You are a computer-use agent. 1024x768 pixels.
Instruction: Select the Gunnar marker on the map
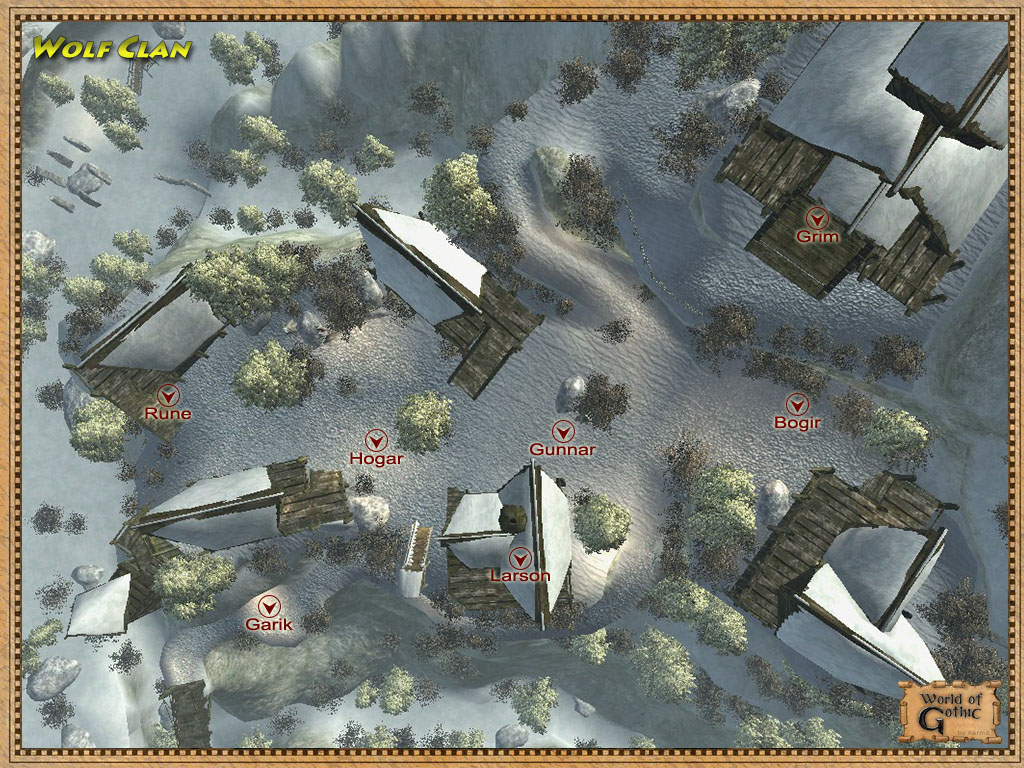564,430
